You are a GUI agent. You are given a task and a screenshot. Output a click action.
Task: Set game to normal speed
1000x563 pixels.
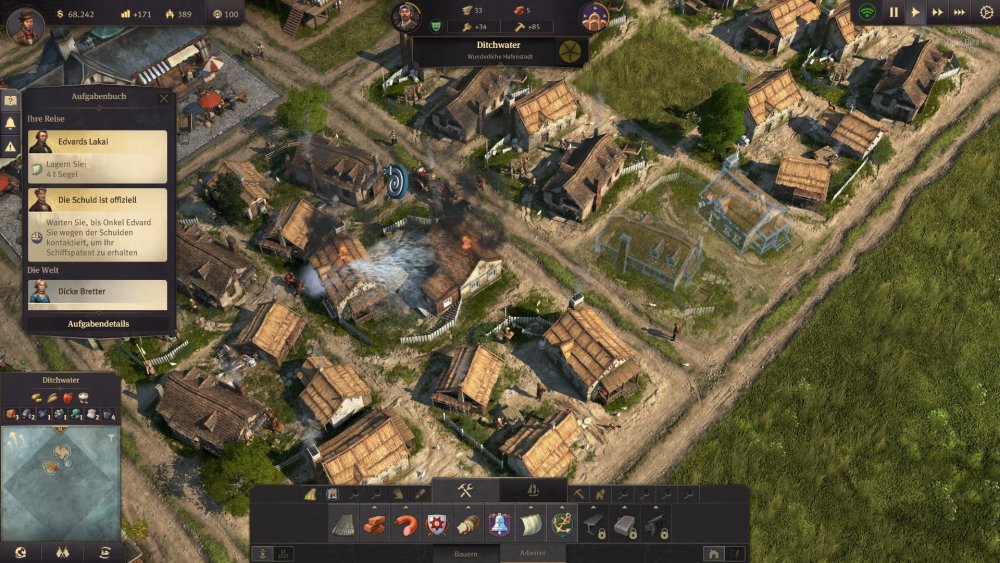coord(916,12)
